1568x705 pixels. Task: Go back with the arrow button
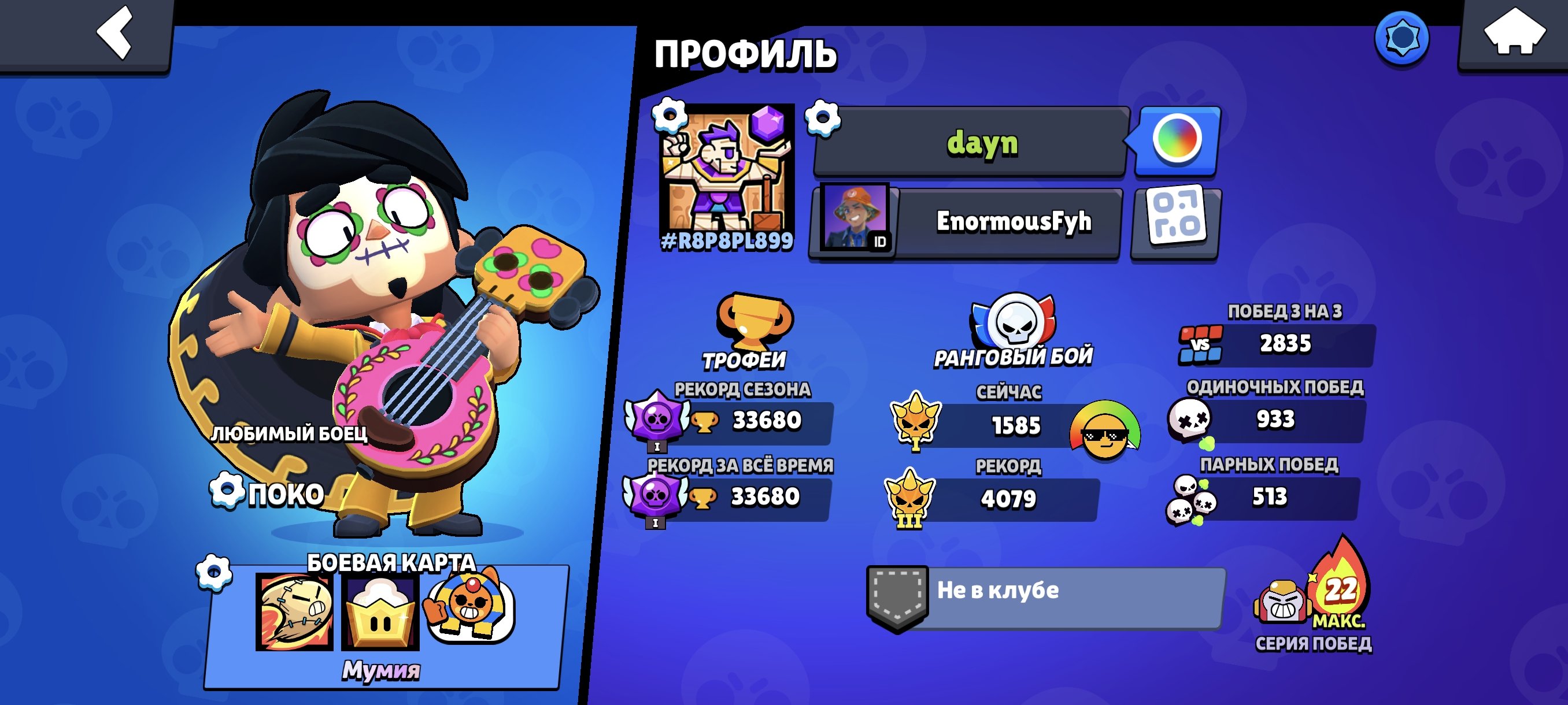[x=116, y=34]
